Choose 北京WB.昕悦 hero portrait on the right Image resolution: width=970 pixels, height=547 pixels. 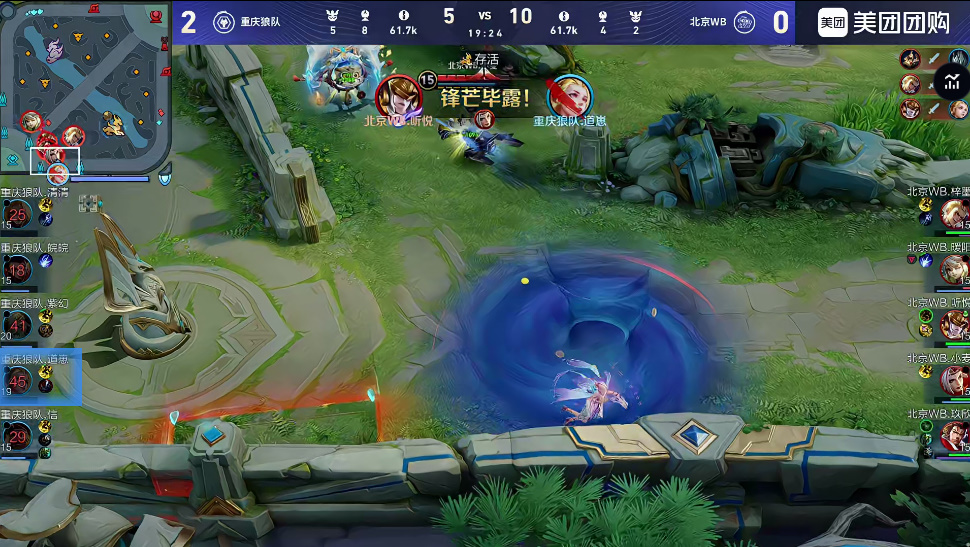[x=955, y=324]
